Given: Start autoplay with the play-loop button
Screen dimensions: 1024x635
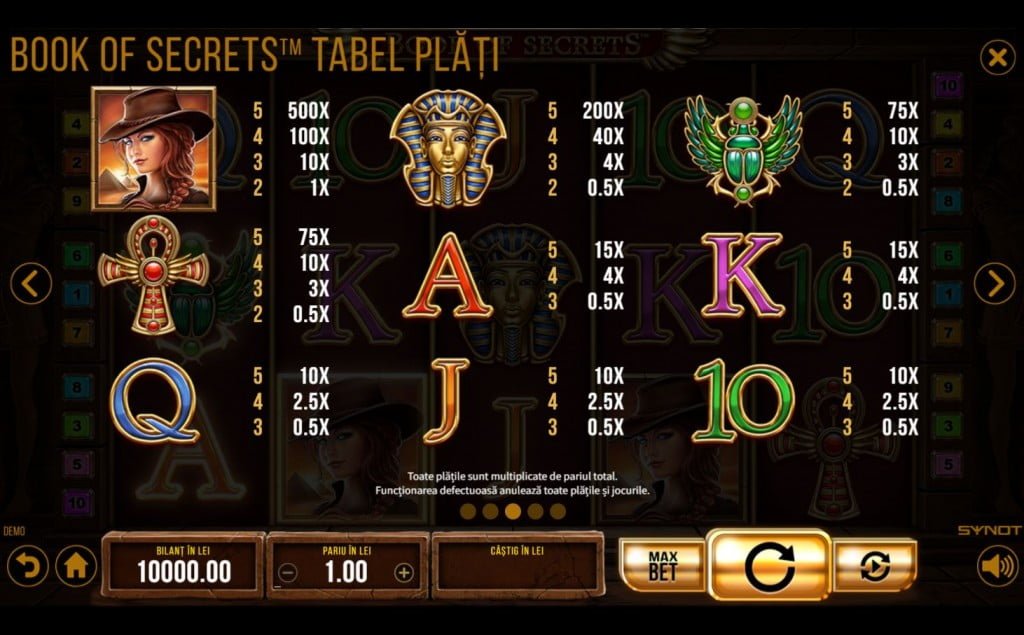Looking at the screenshot, I should [876, 567].
